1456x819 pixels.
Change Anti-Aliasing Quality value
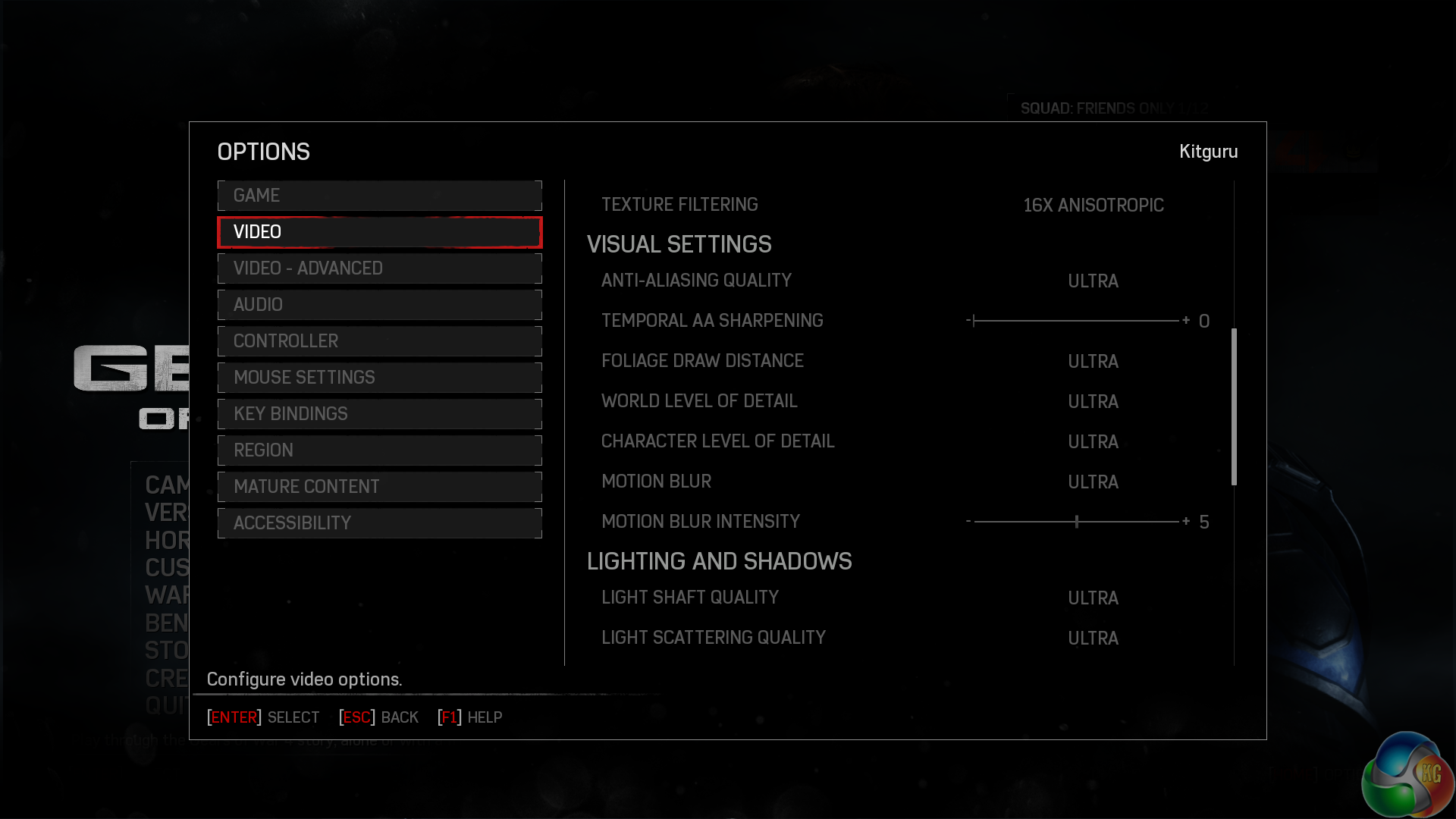point(1093,281)
